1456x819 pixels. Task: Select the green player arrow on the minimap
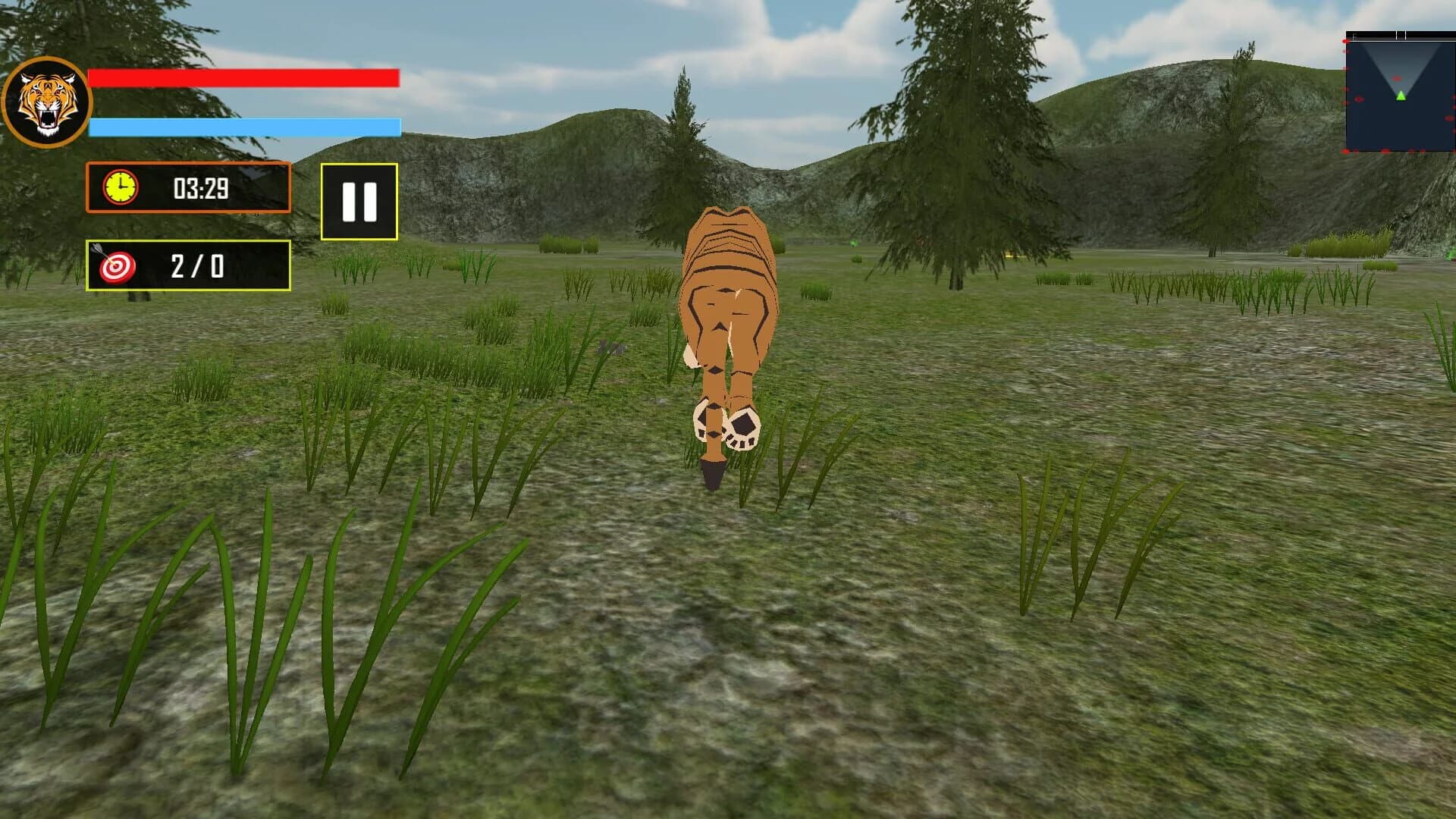coord(1399,96)
